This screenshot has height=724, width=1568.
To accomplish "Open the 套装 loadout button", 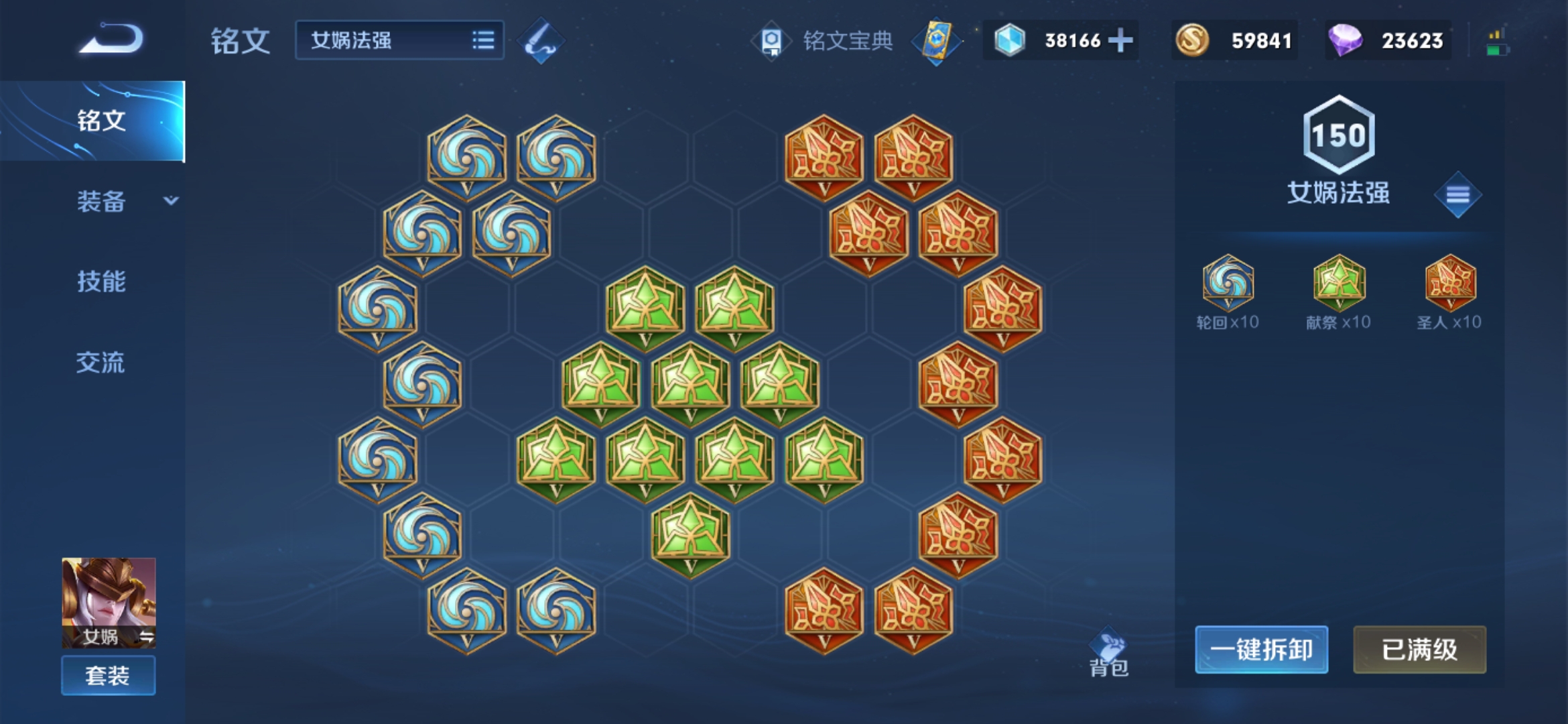I will (x=109, y=675).
